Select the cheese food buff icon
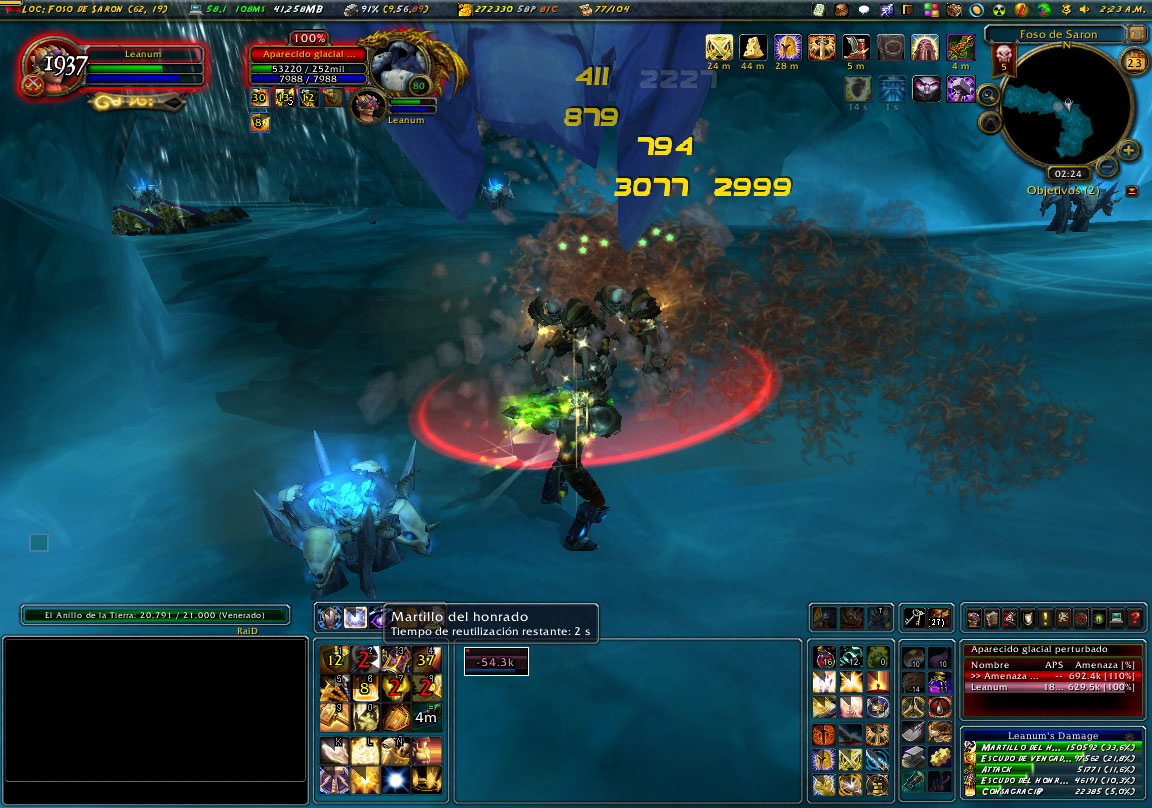The image size is (1152, 808). point(753,47)
